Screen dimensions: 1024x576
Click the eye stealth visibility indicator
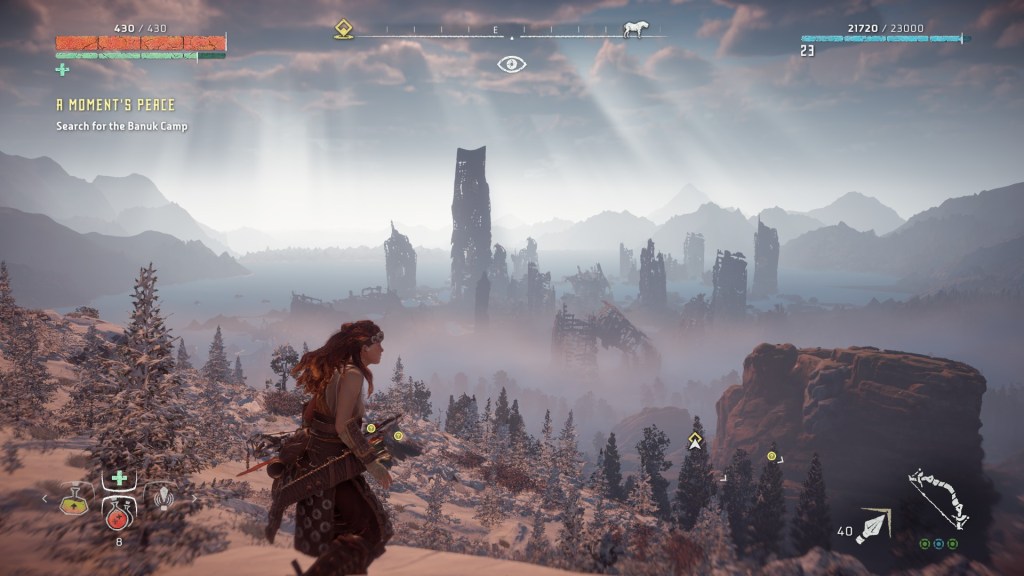[511, 64]
